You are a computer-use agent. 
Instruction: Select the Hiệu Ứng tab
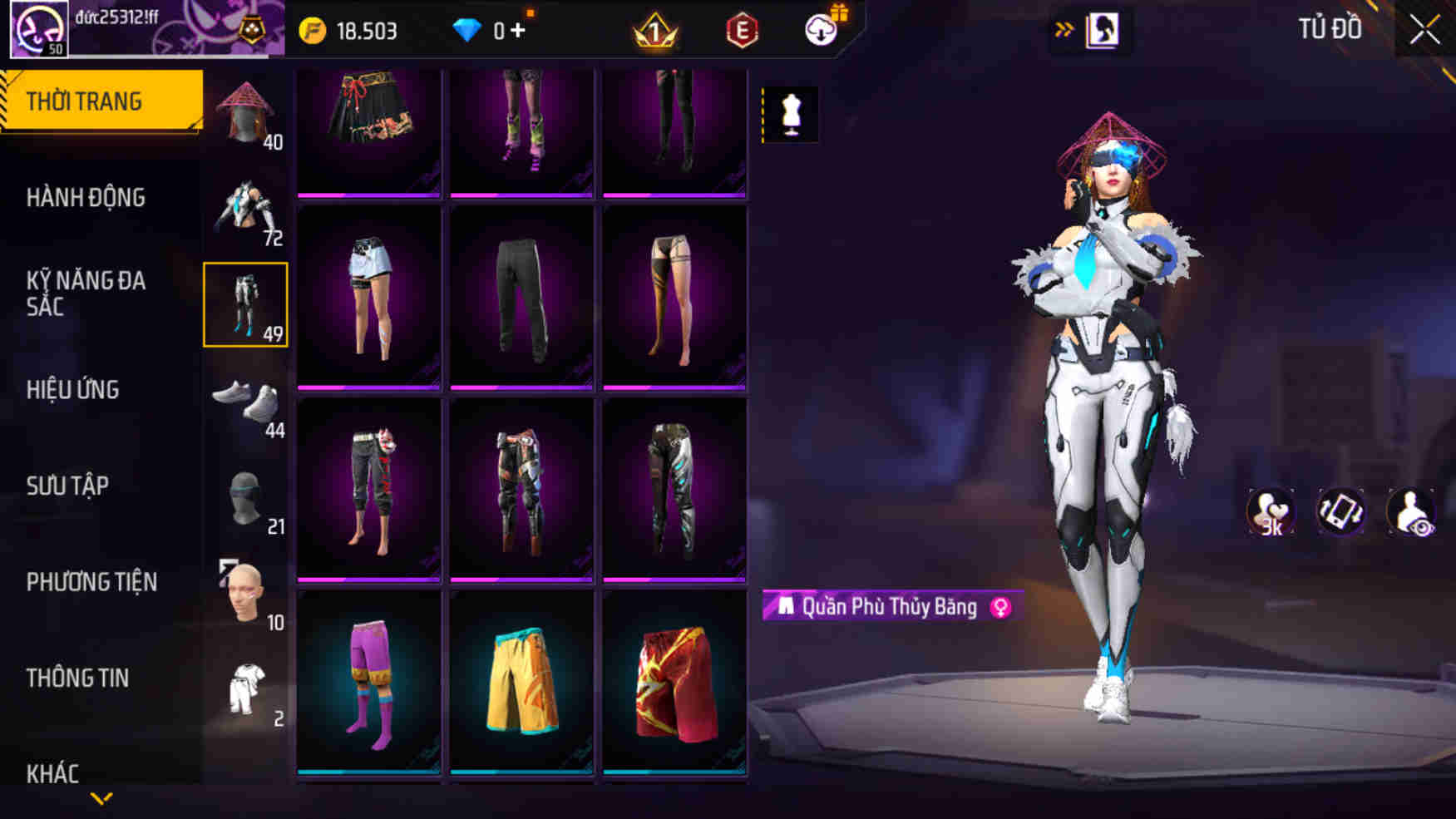[72, 390]
